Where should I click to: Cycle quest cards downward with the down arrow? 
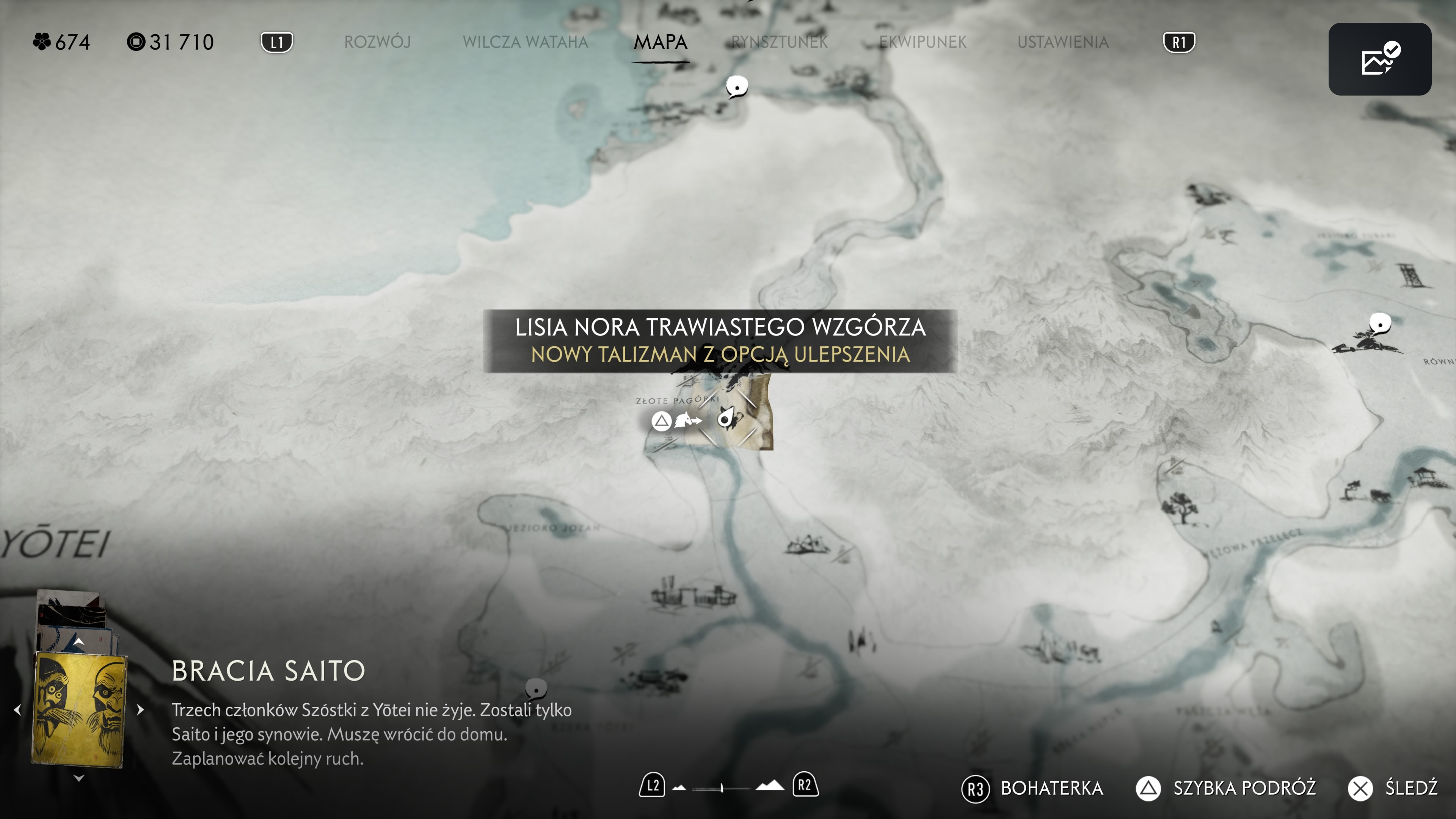tap(79, 778)
